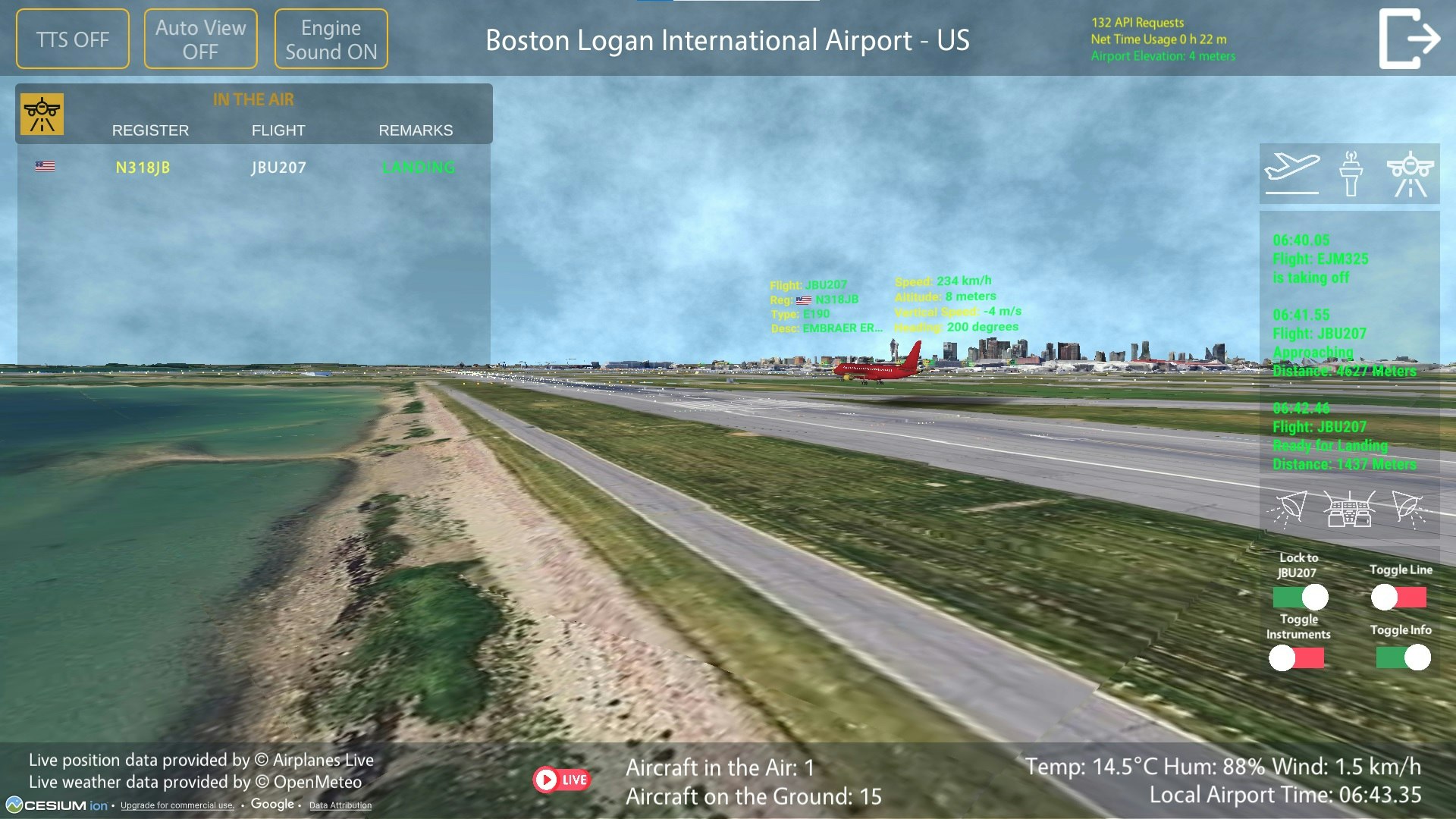Open the cockpit instrument panel view
The width and height of the screenshot is (1456, 819).
pos(1354,508)
